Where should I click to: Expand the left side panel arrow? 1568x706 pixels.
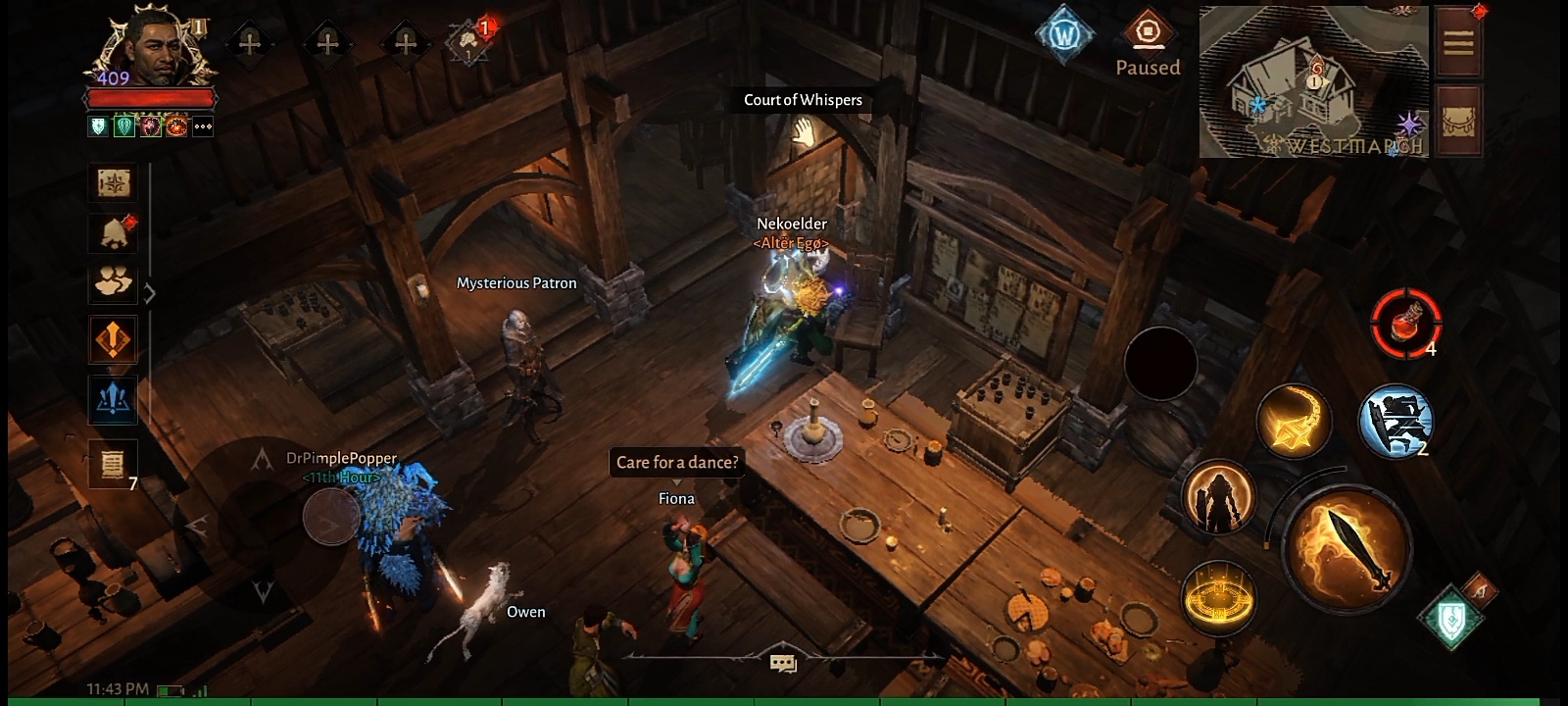[x=150, y=293]
